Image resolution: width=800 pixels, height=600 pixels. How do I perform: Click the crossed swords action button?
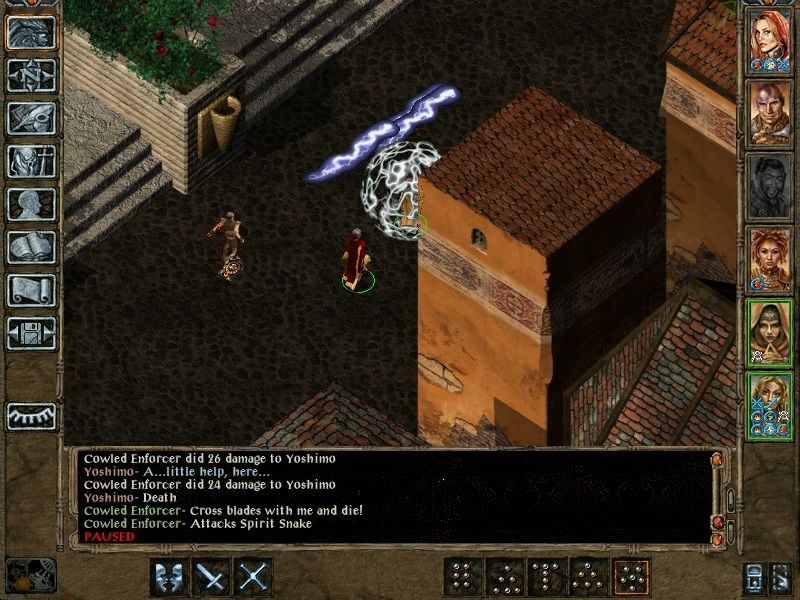pos(253,577)
